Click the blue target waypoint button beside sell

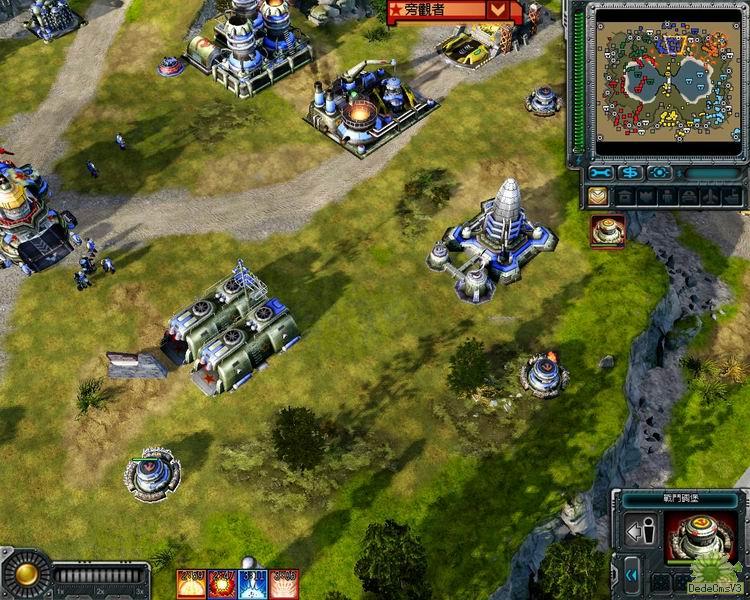coord(660,172)
